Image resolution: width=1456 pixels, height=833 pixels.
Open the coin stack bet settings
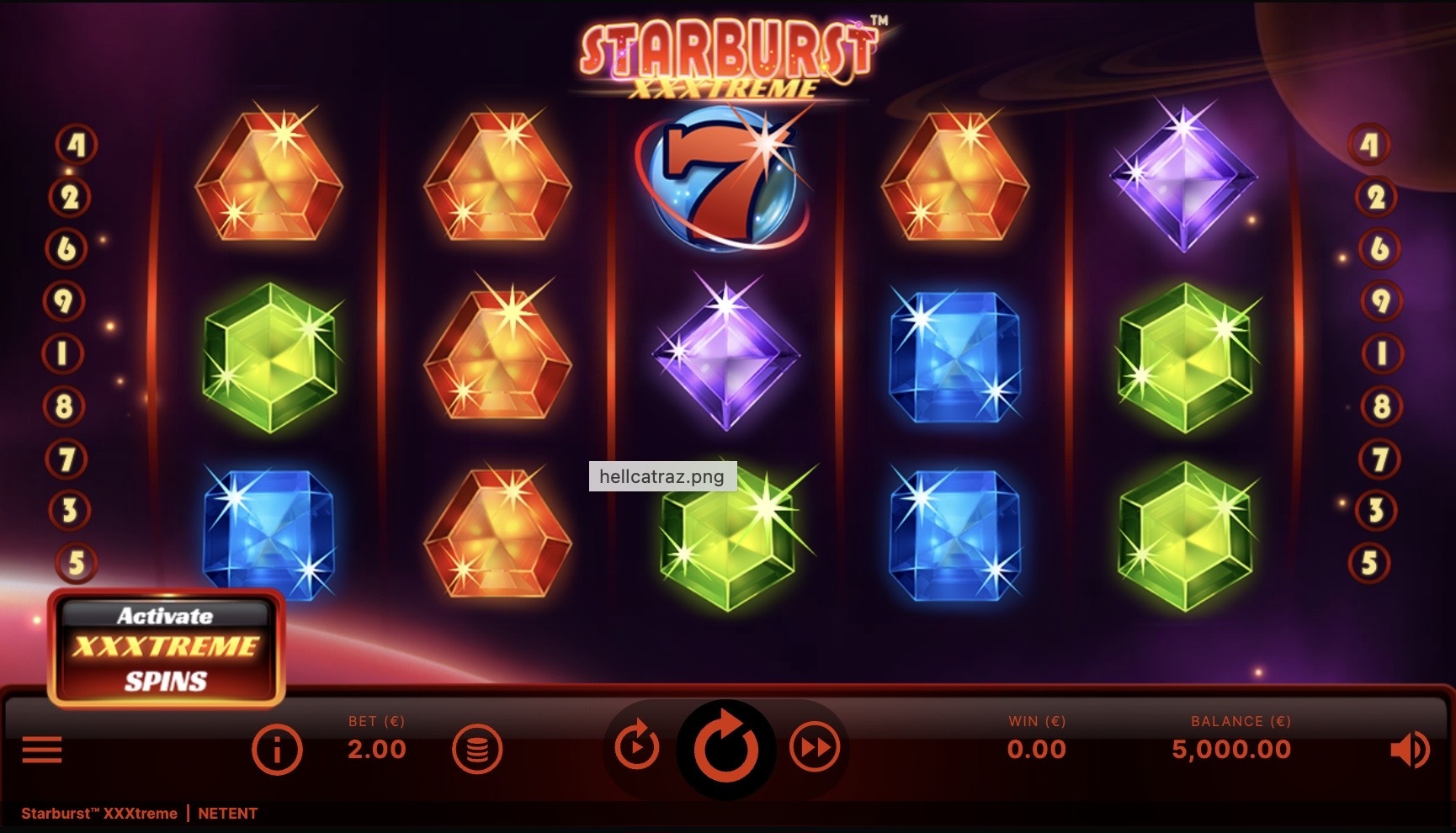(x=477, y=748)
